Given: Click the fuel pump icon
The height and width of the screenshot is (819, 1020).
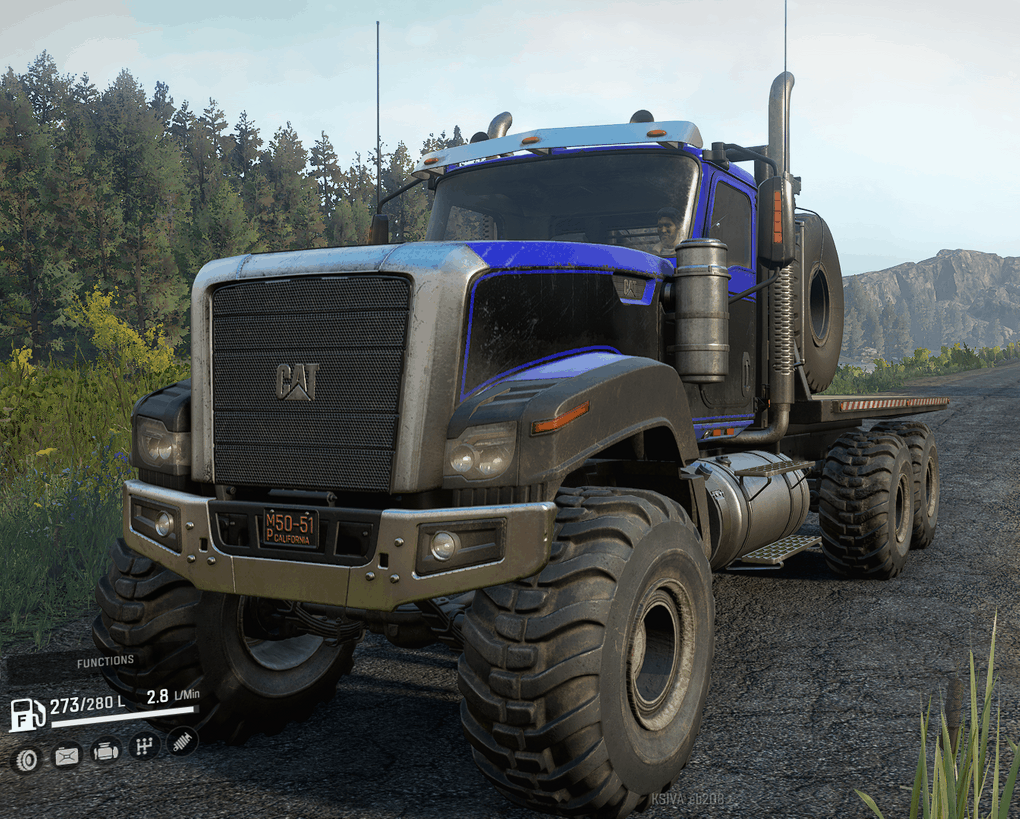Looking at the screenshot, I should pos(26,714).
